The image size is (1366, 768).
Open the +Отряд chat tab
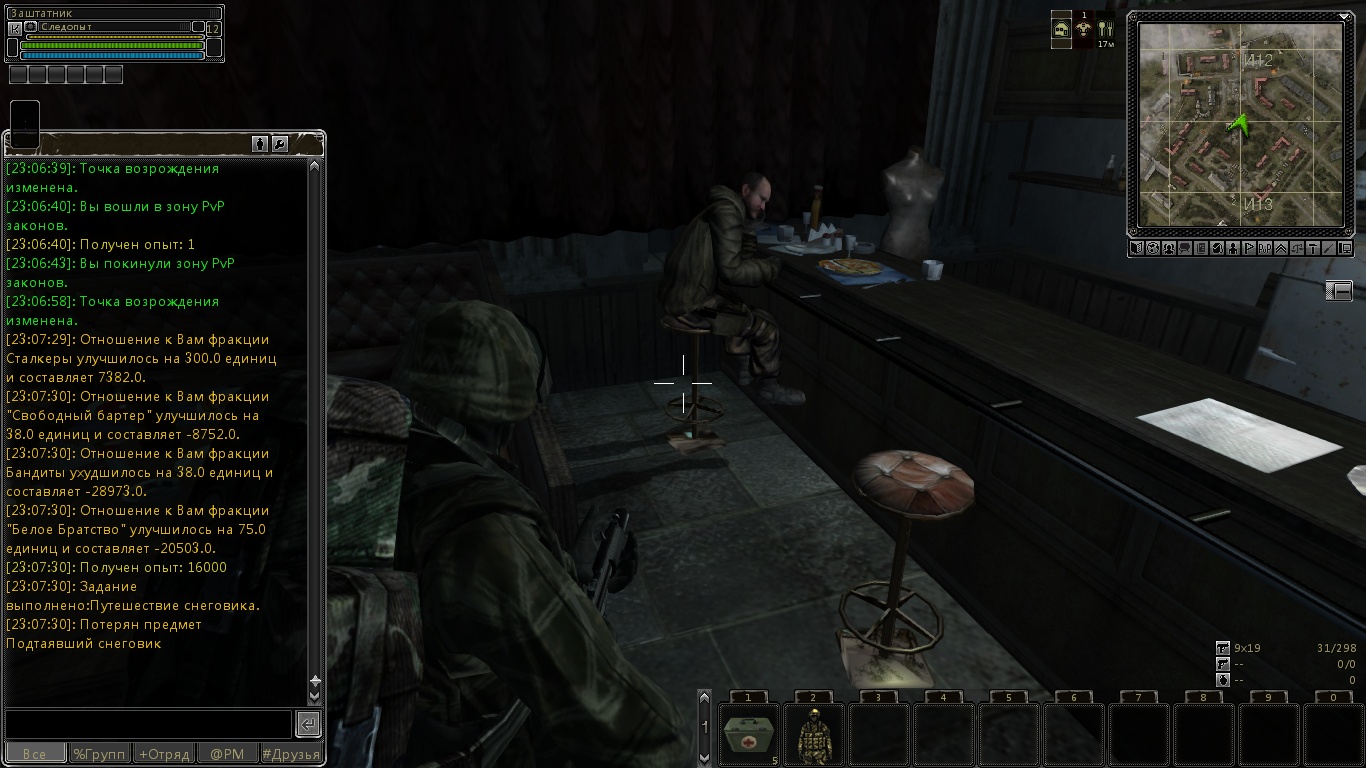point(163,754)
